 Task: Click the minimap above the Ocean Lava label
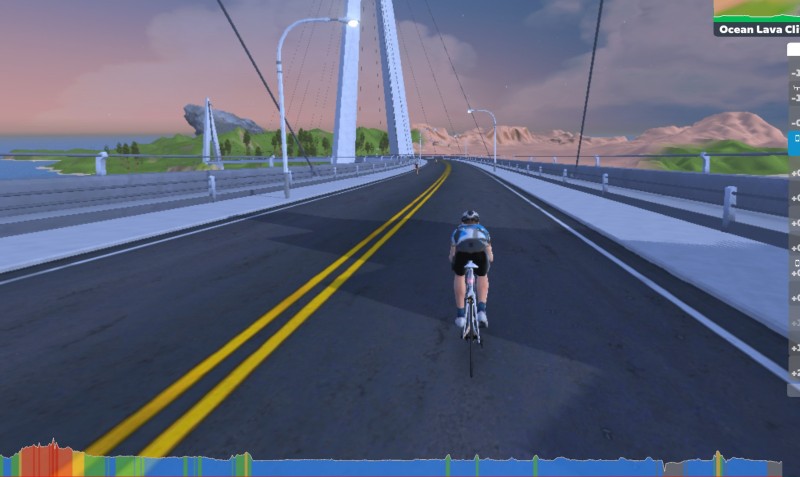click(757, 10)
